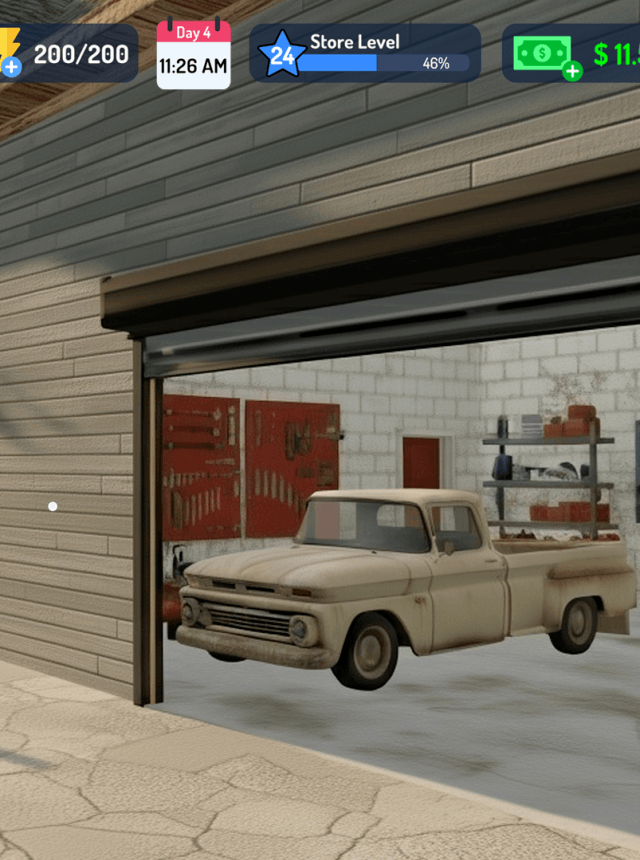Open the Store Level progress panel
This screenshot has width=640, height=860.
coord(365,53)
